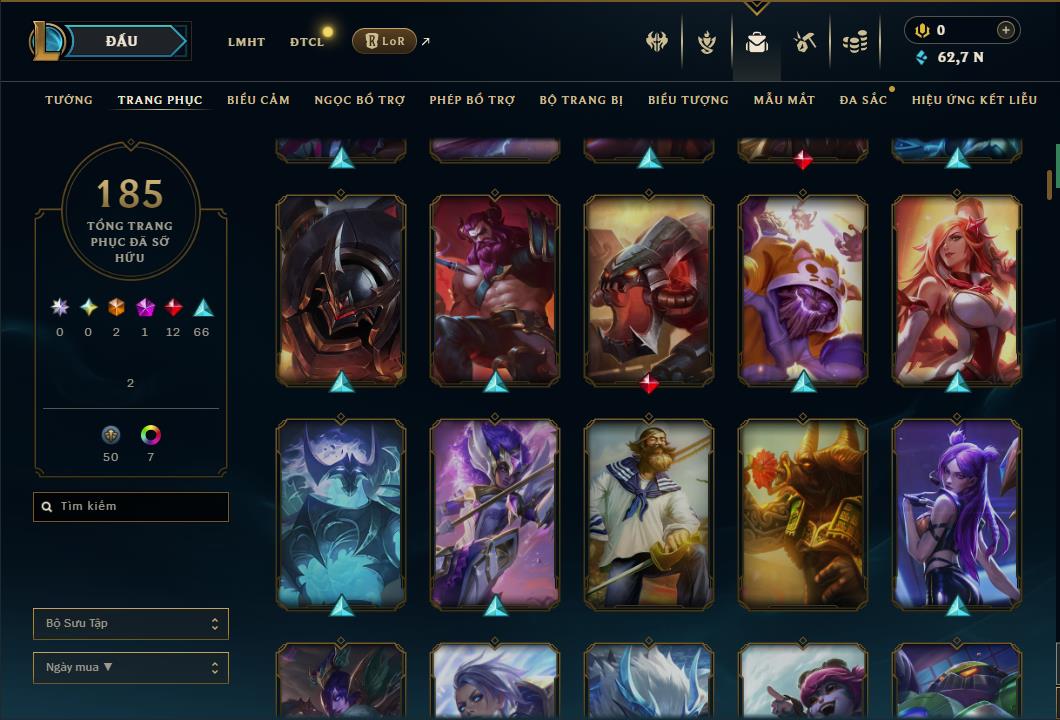
Task: Add currency with the plus button
Action: (x=1006, y=31)
